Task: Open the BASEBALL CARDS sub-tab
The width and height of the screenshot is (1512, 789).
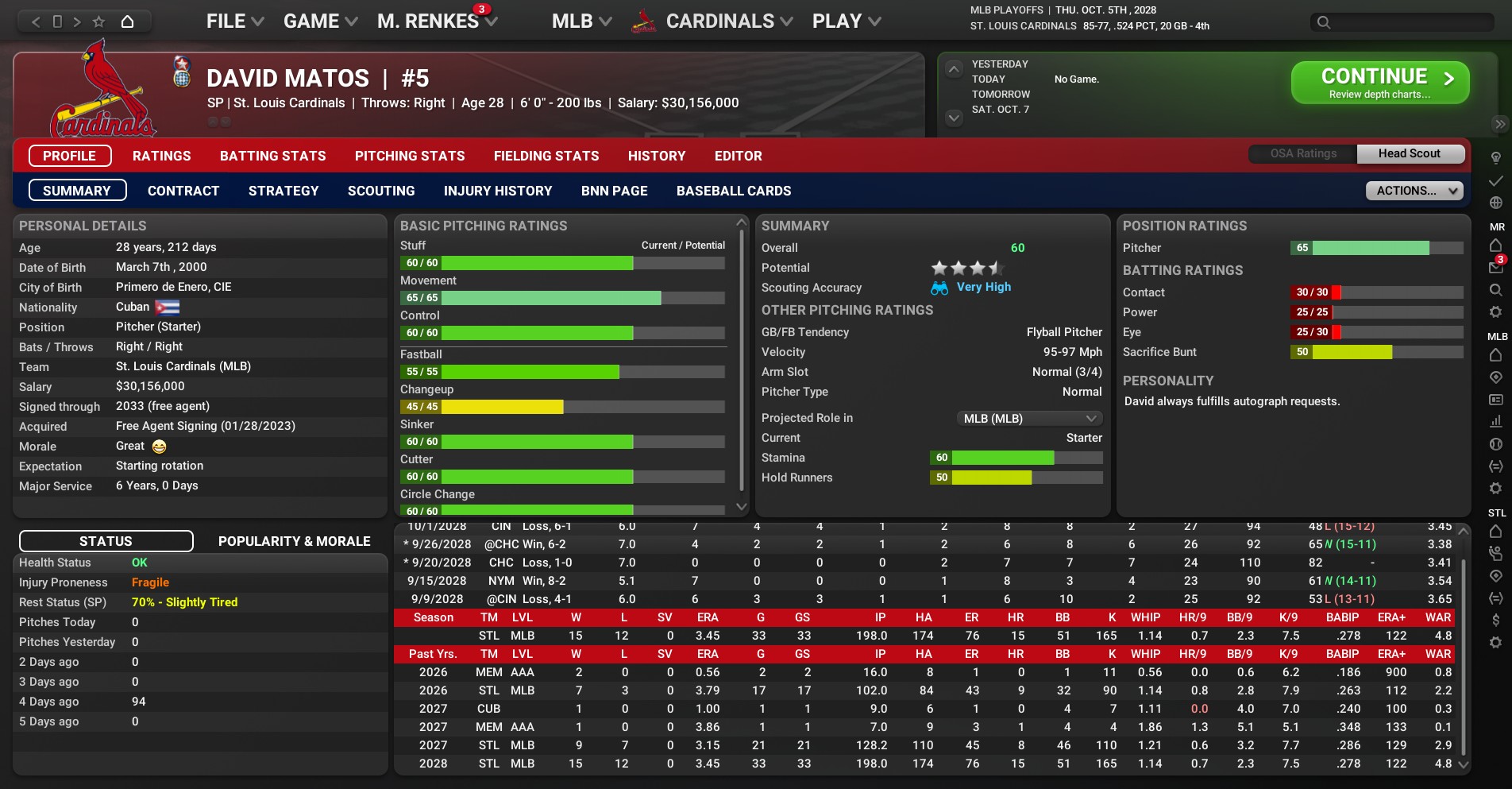Action: 734,191
